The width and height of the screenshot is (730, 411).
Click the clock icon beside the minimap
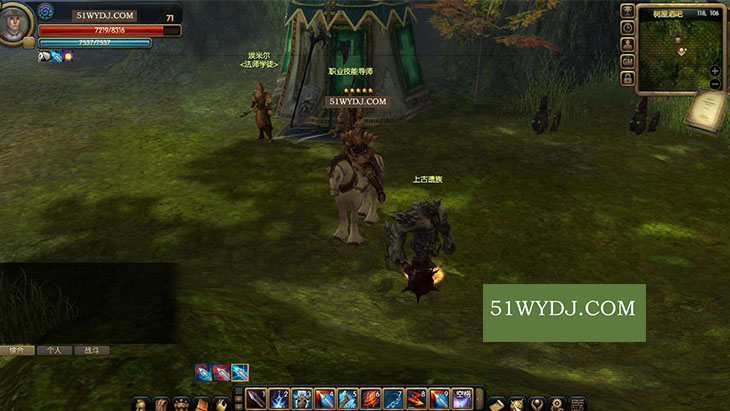[627, 27]
